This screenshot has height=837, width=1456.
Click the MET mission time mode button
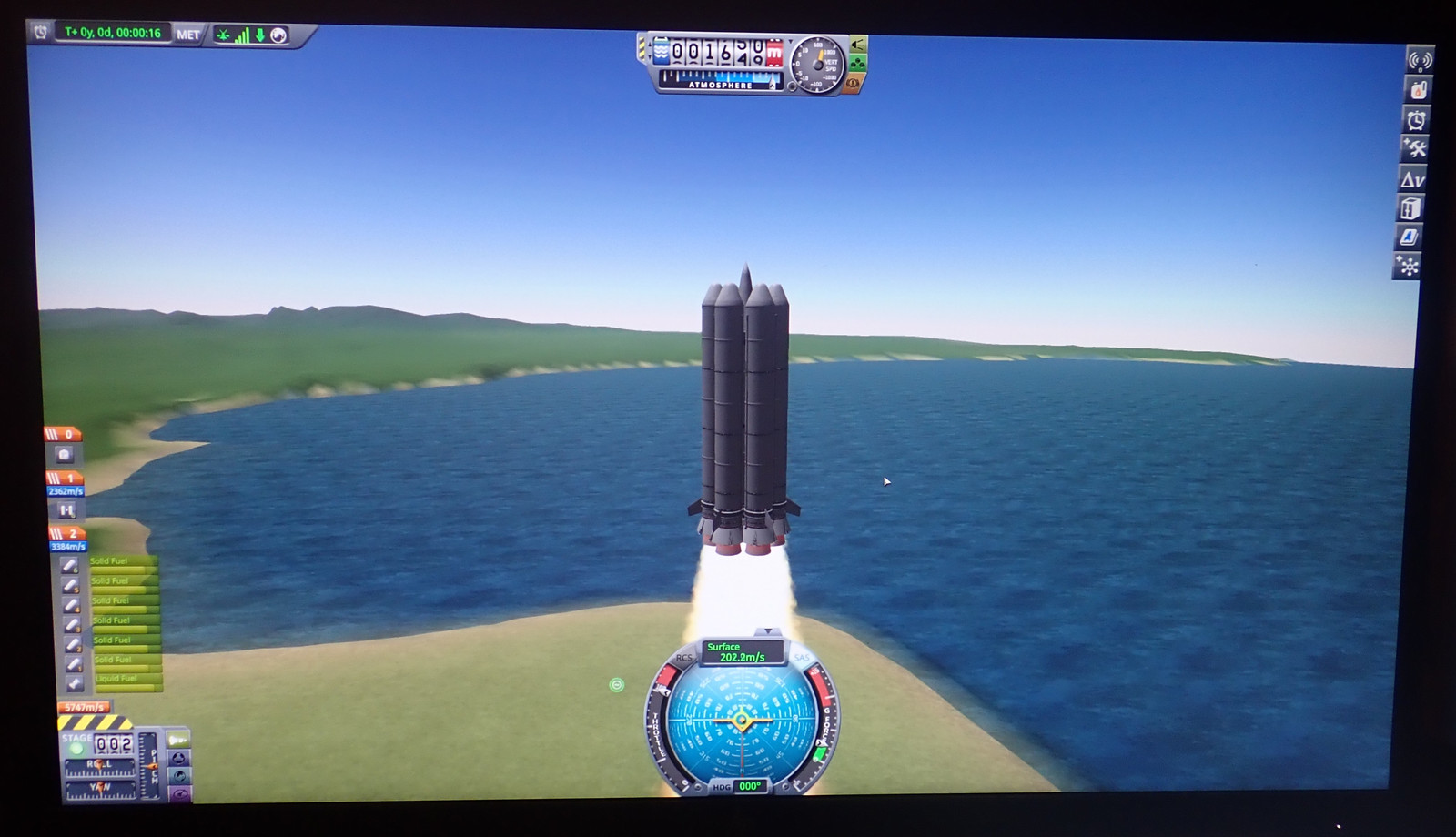pos(188,35)
